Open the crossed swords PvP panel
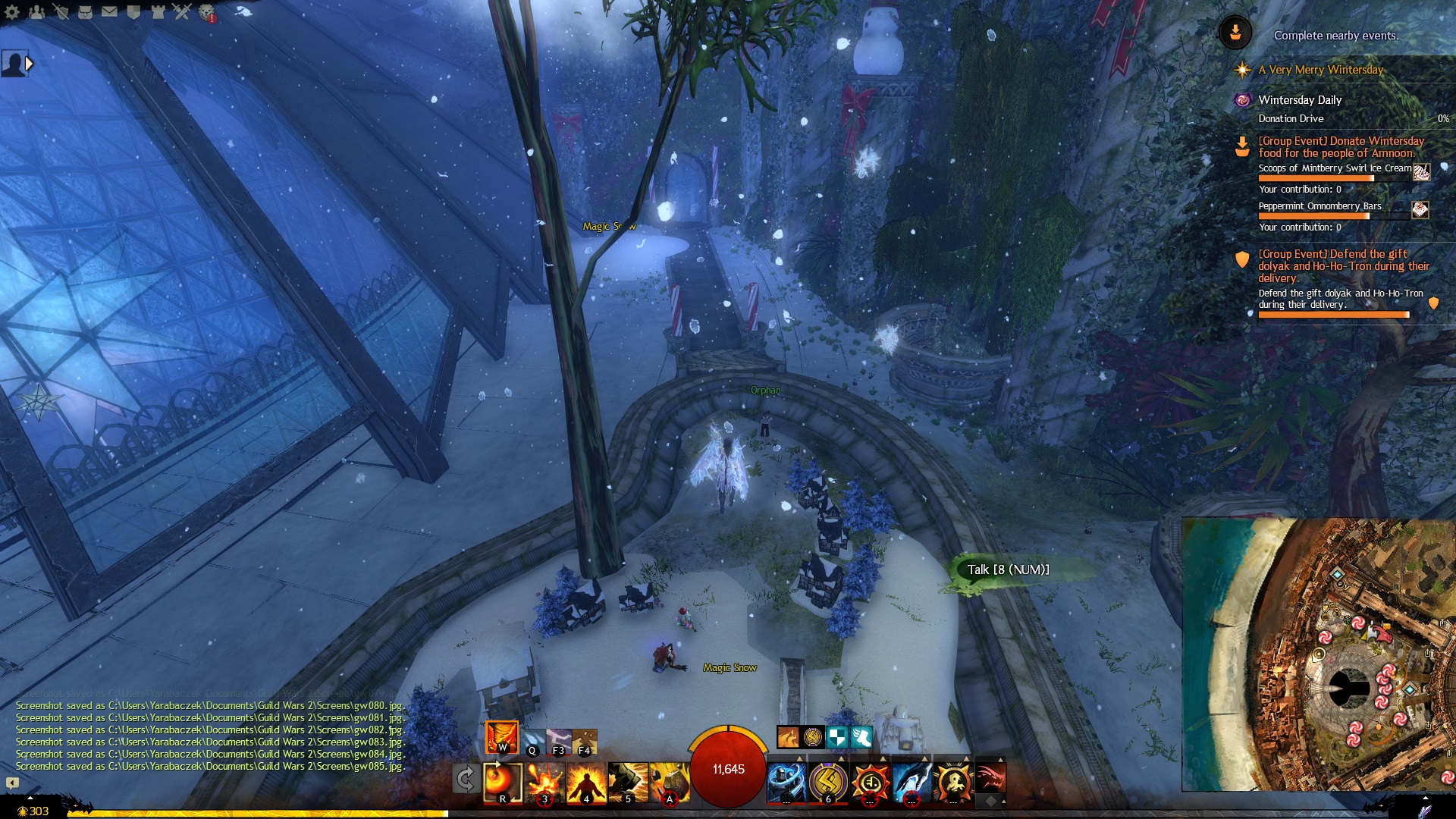1456x819 pixels. 182,11
